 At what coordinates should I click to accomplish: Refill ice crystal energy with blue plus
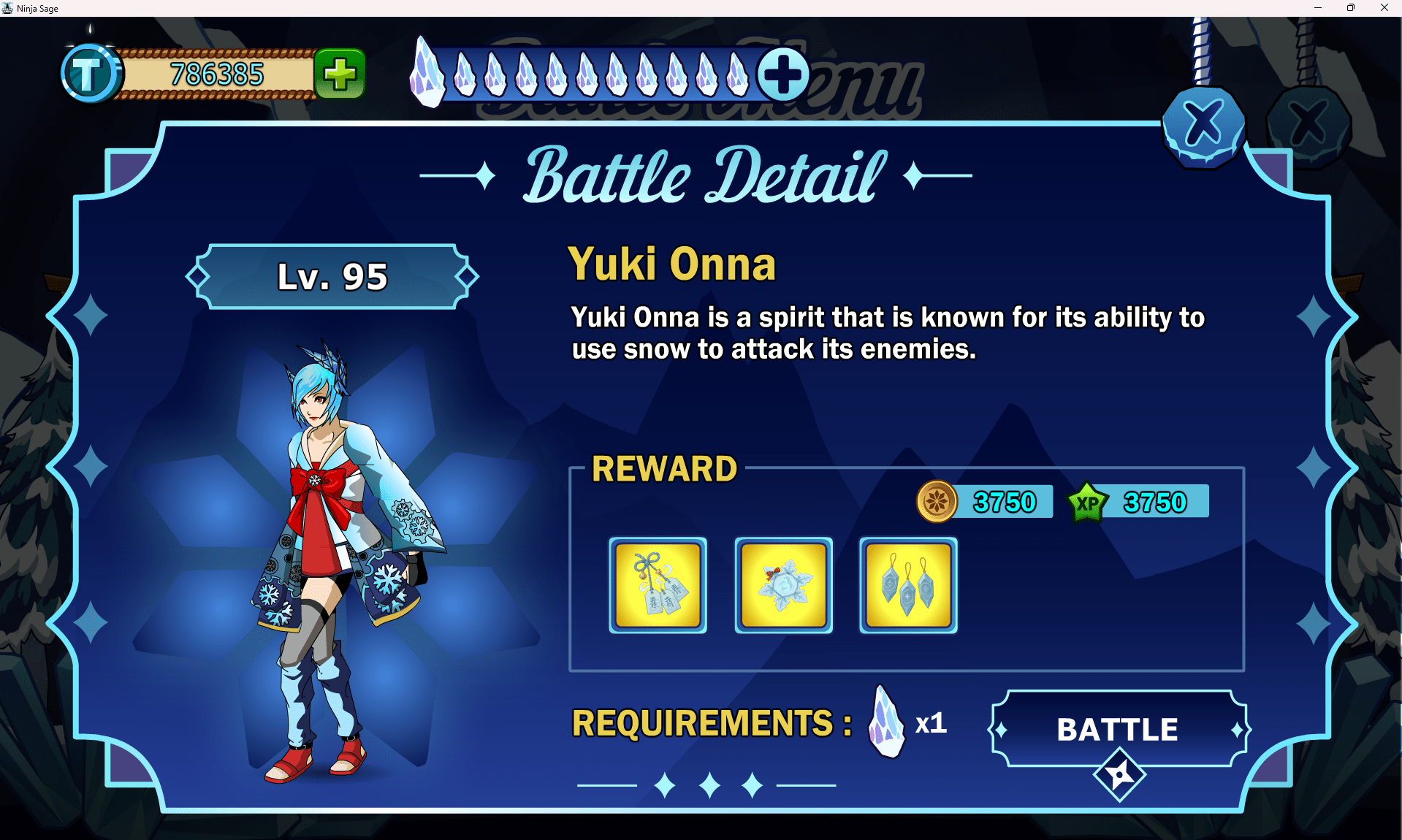pos(783,74)
